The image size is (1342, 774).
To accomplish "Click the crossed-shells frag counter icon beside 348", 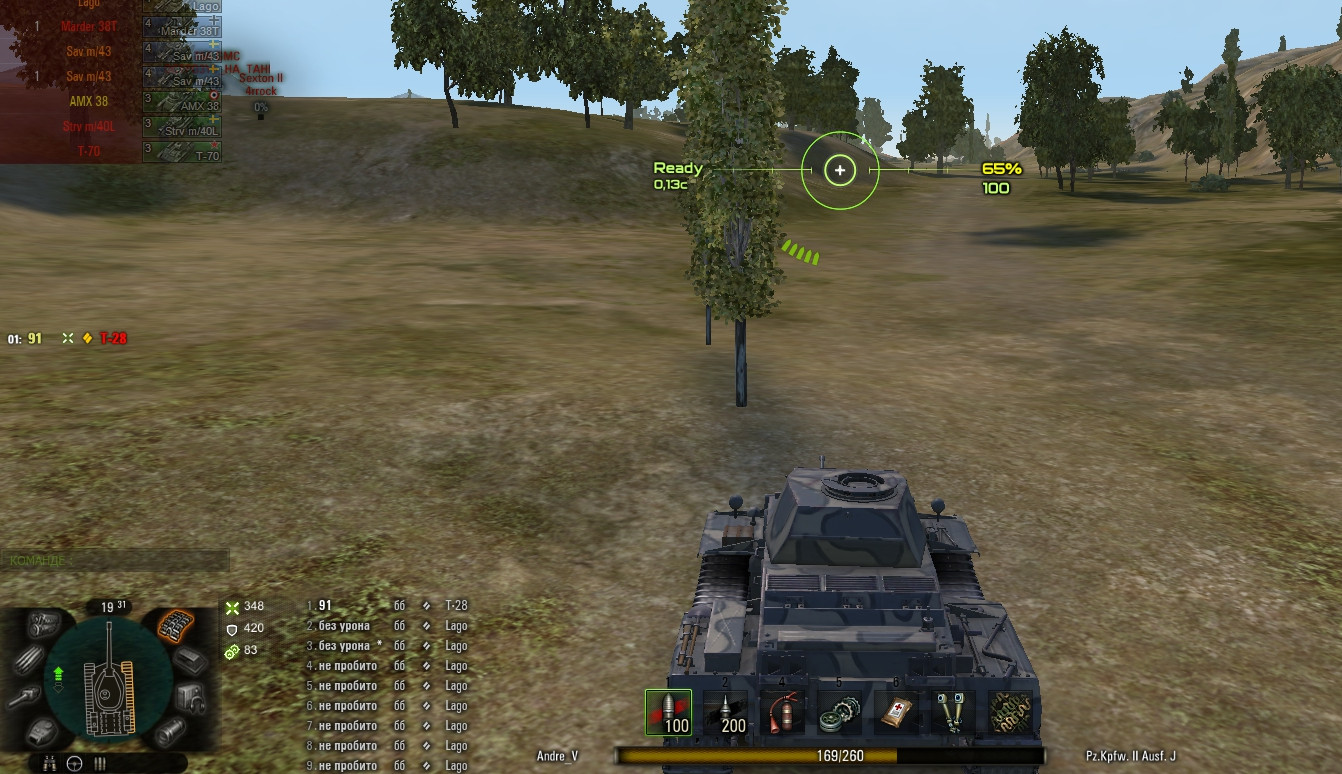I will (x=234, y=607).
